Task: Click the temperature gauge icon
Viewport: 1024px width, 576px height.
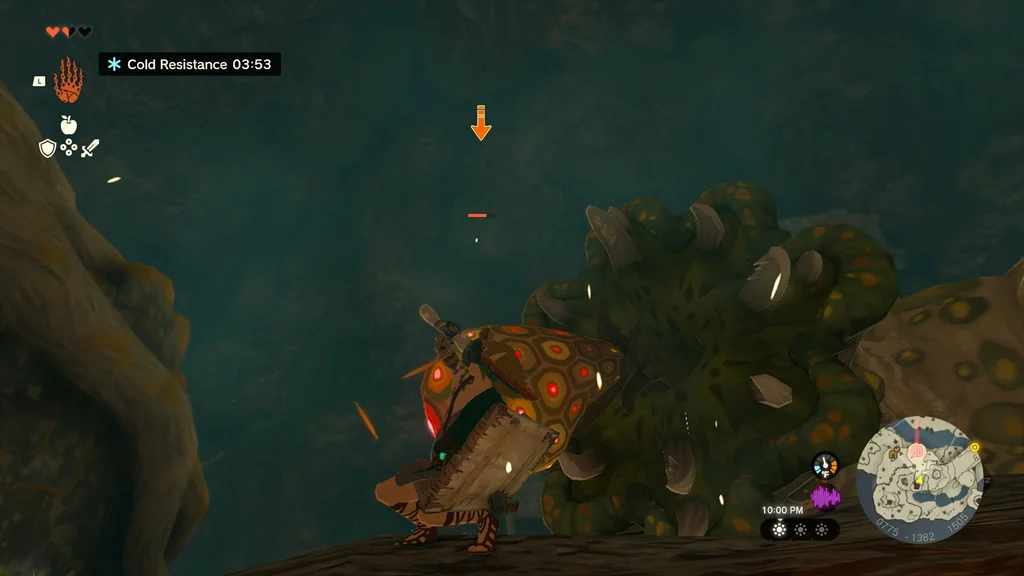Action: (825, 465)
